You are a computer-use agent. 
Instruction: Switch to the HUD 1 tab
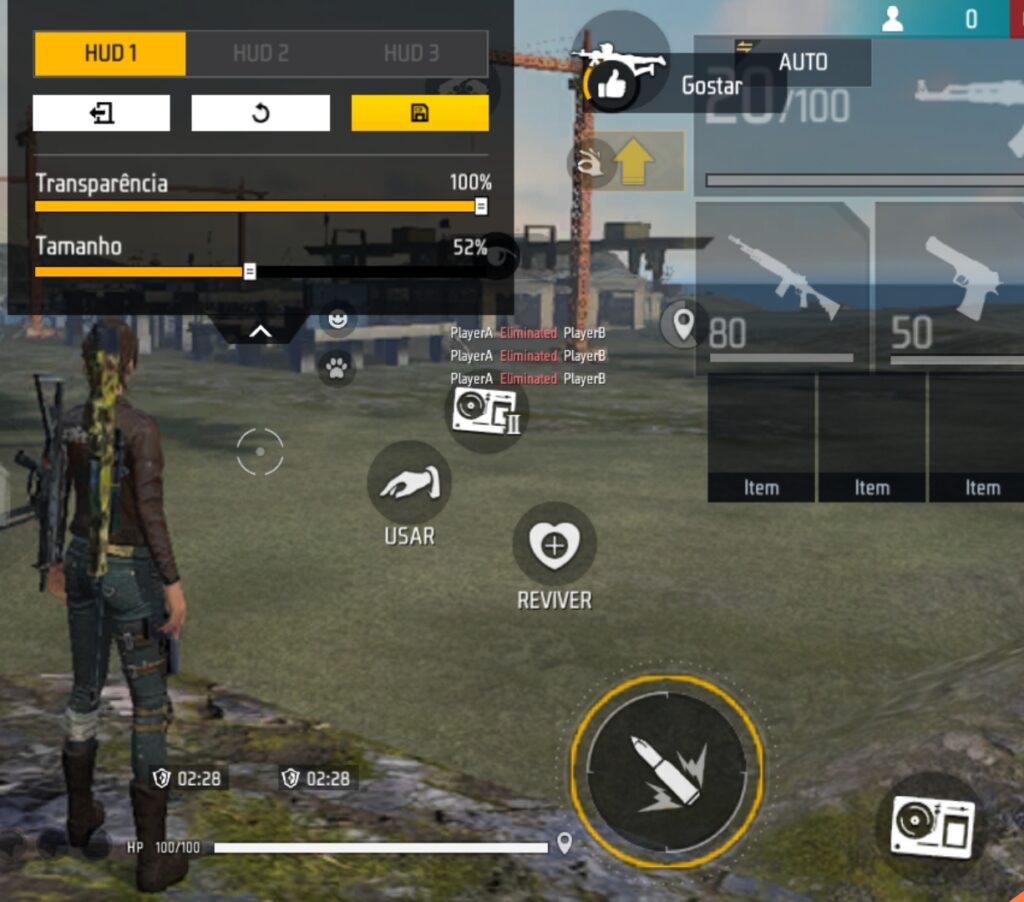click(110, 54)
